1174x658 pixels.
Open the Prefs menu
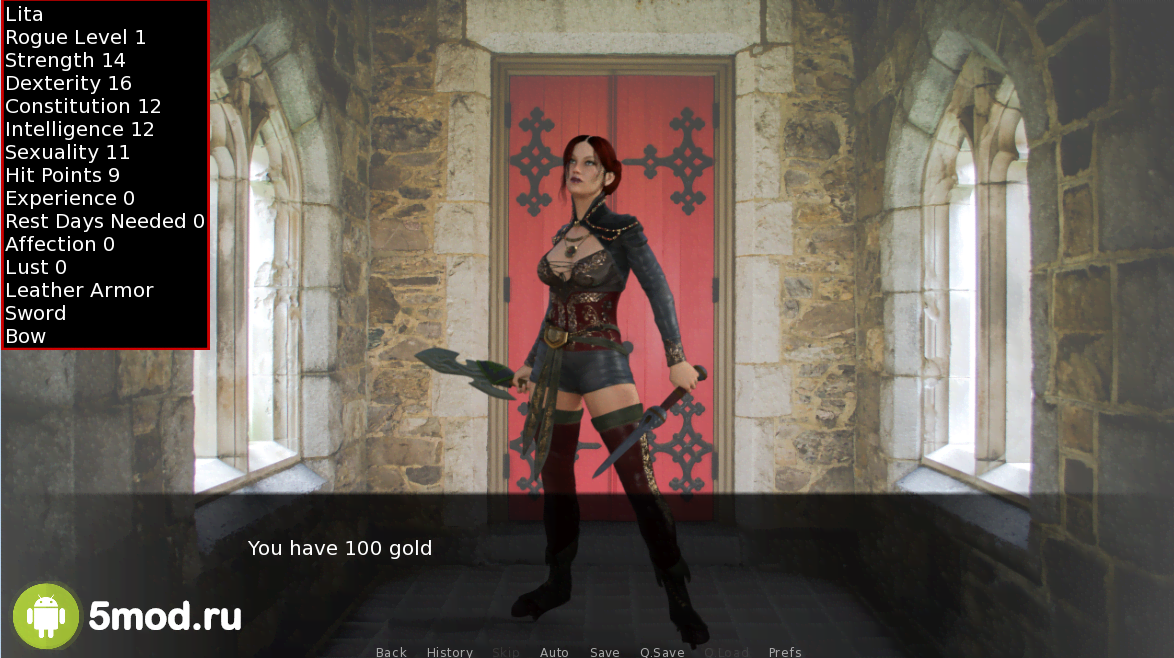click(x=785, y=652)
